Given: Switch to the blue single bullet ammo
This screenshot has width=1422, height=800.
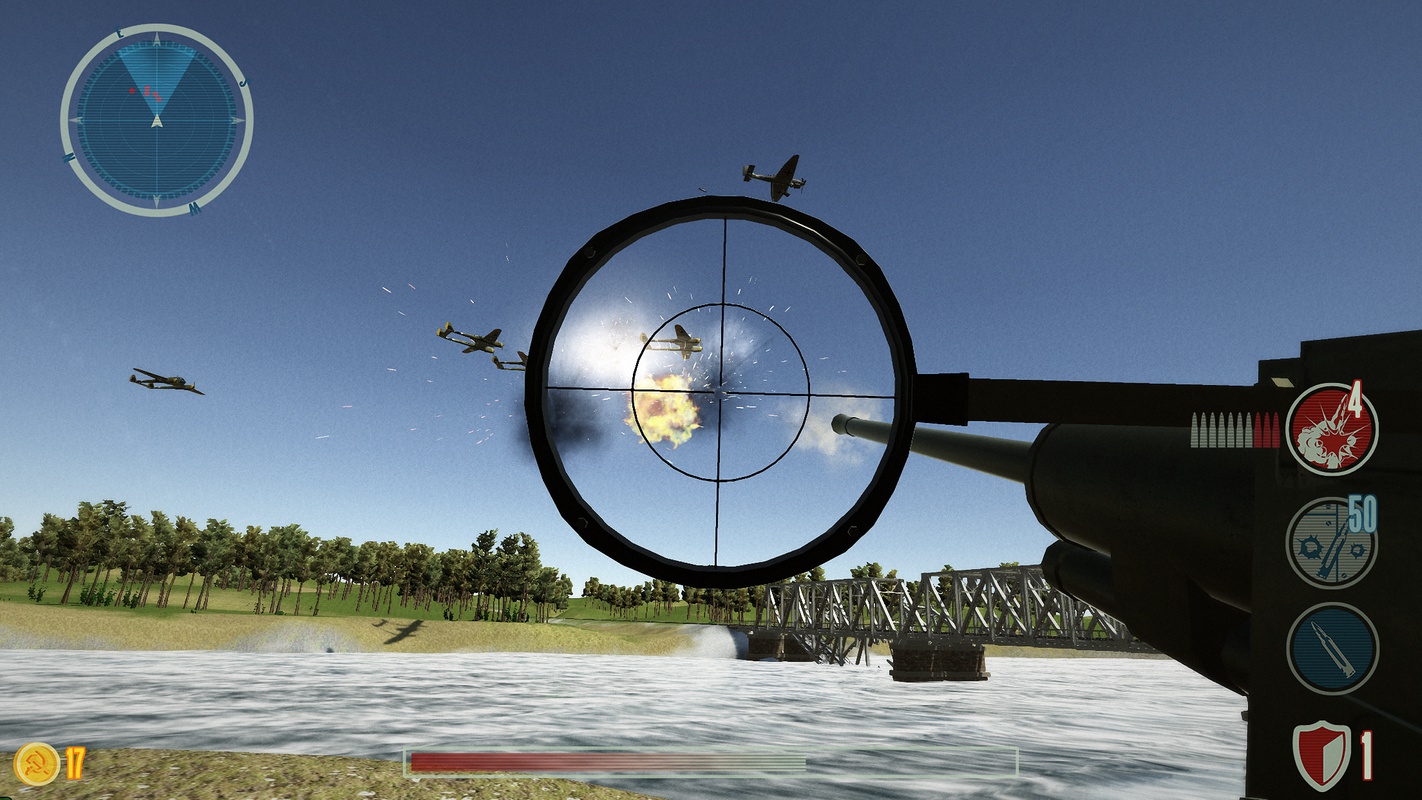Looking at the screenshot, I should (1332, 648).
